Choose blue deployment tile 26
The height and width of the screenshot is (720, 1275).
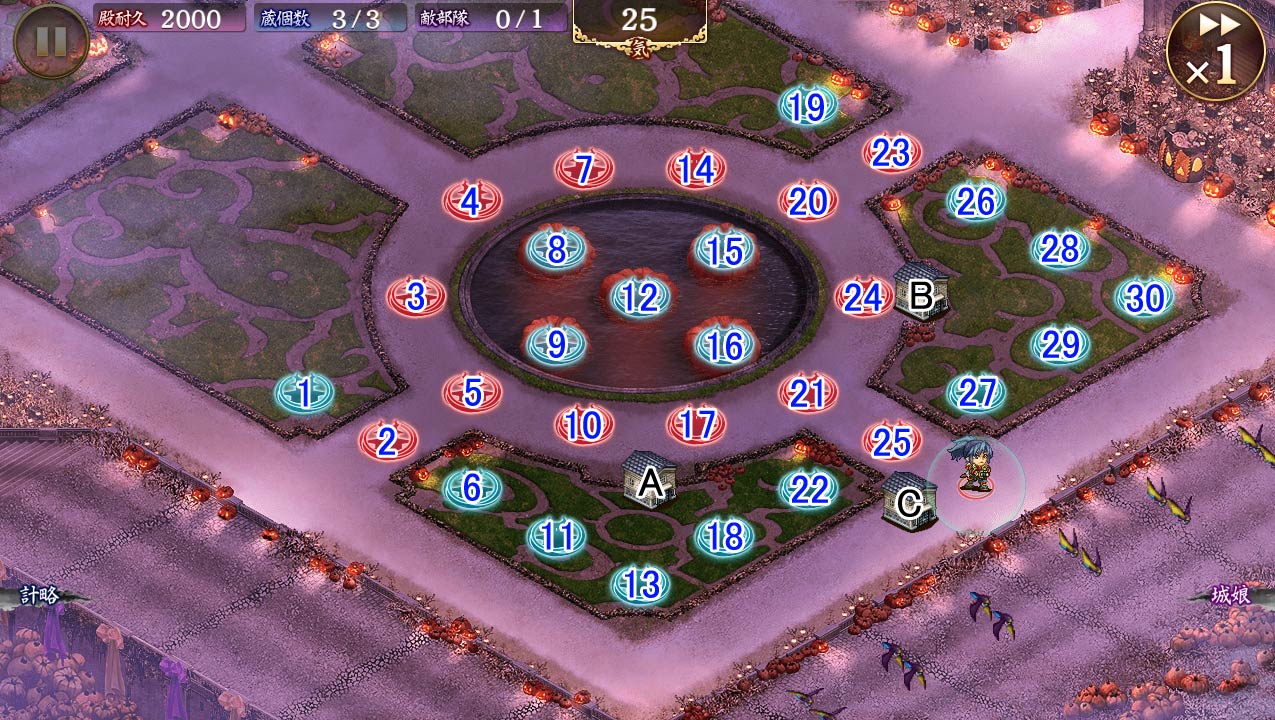point(975,202)
